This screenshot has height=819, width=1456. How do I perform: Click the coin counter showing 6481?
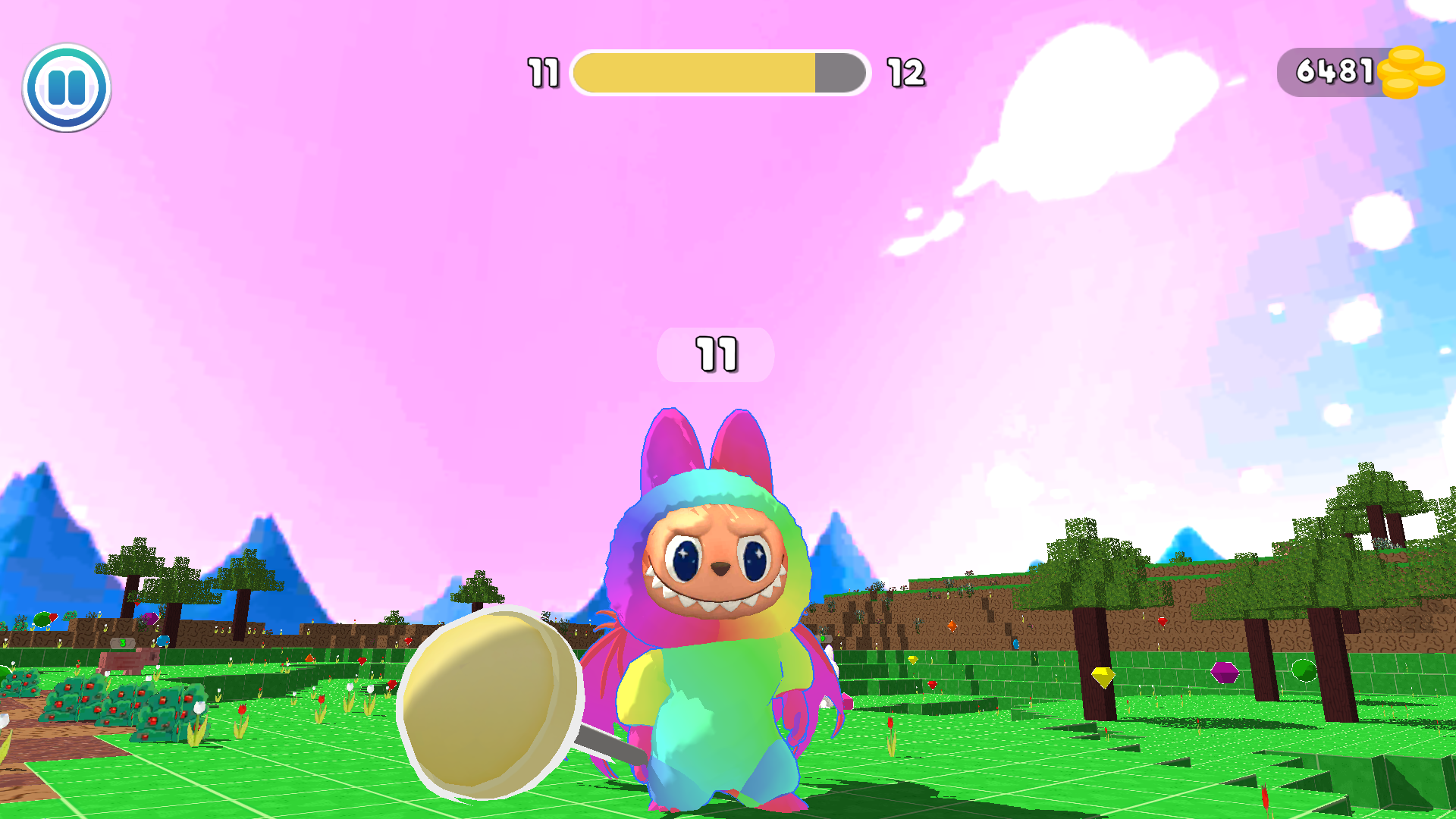coord(1335,71)
